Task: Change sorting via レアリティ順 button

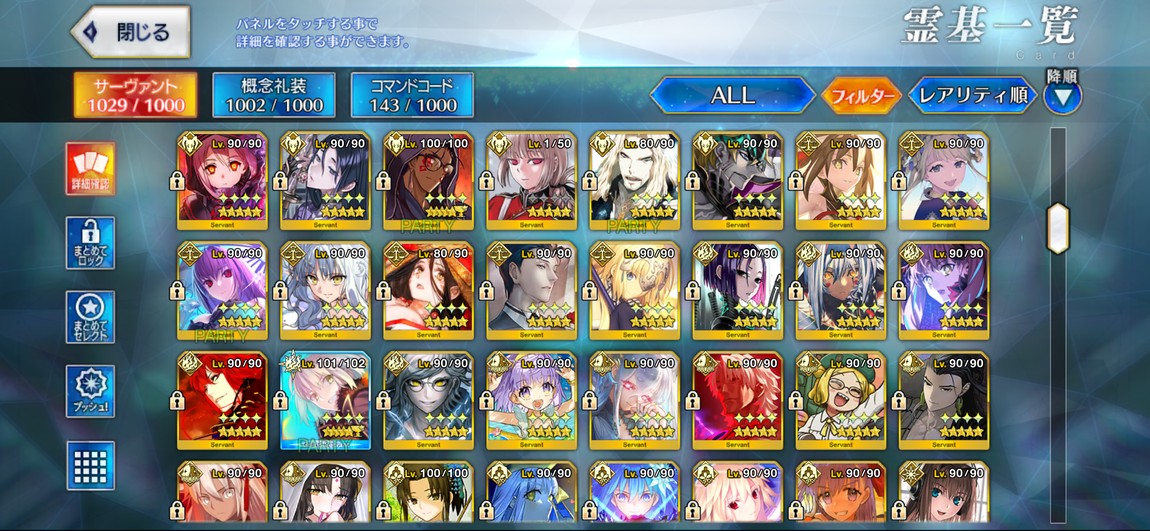Action: click(972, 96)
